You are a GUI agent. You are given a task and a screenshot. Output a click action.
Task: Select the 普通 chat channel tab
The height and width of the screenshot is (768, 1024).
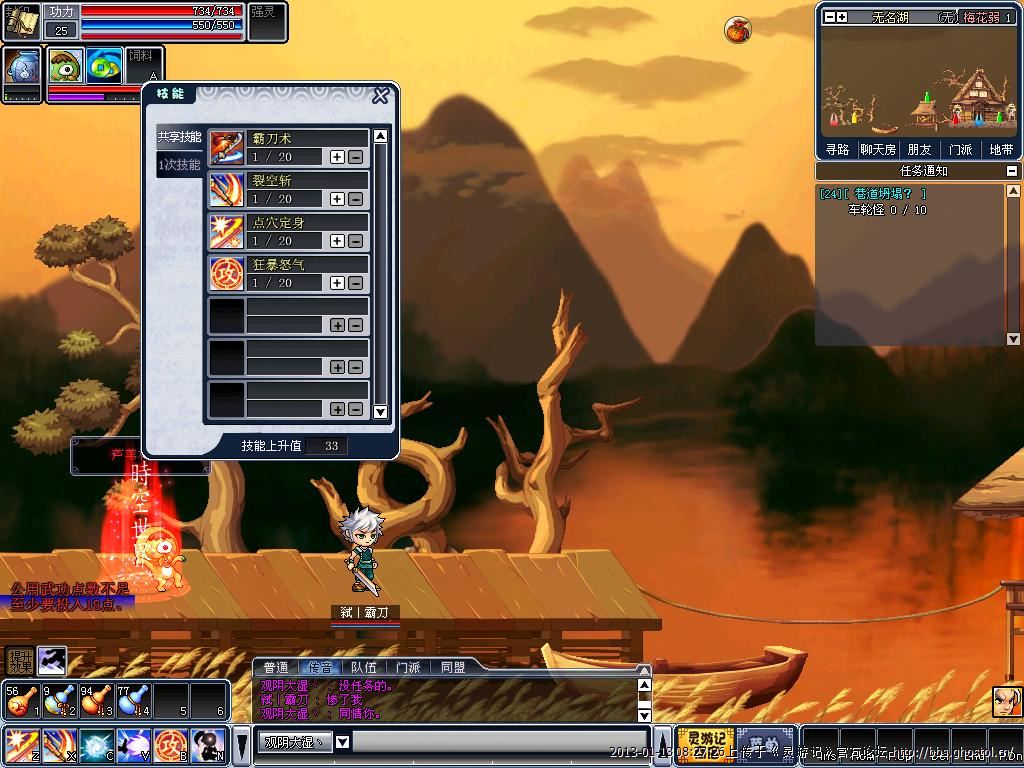(276, 667)
